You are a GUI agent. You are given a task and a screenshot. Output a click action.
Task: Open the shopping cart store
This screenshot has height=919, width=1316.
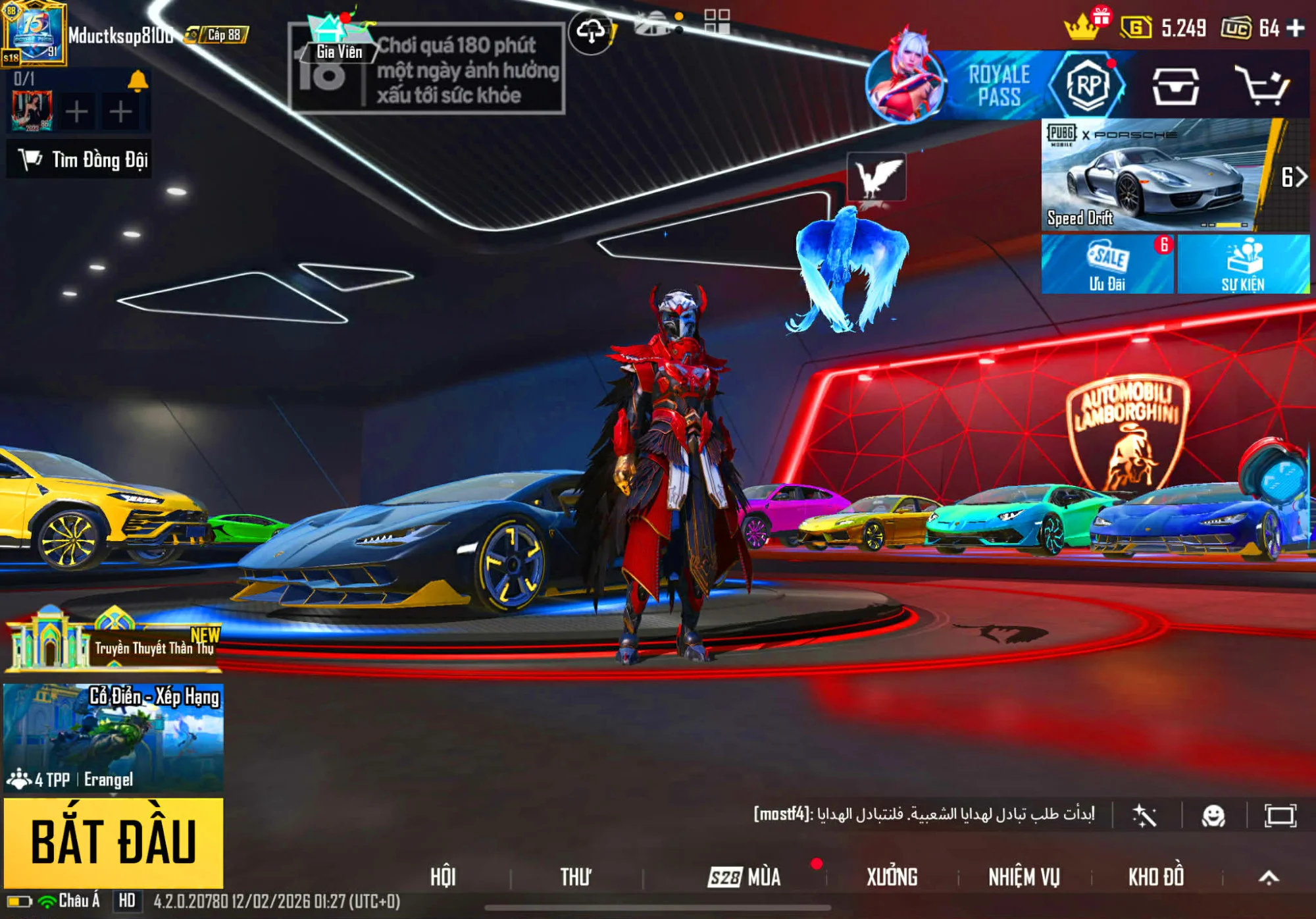[1261, 86]
